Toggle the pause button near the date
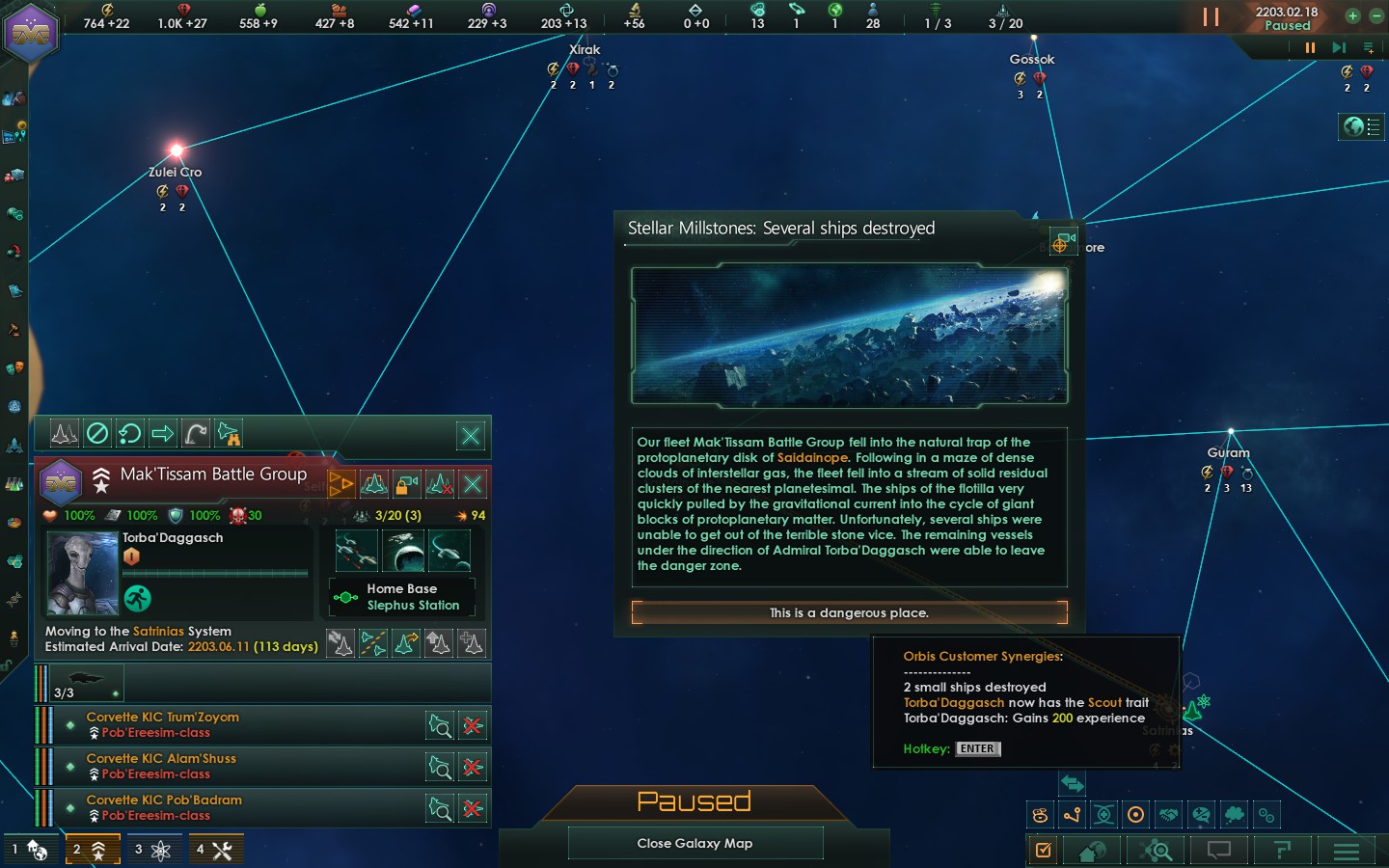The height and width of the screenshot is (868, 1389). [1211, 16]
